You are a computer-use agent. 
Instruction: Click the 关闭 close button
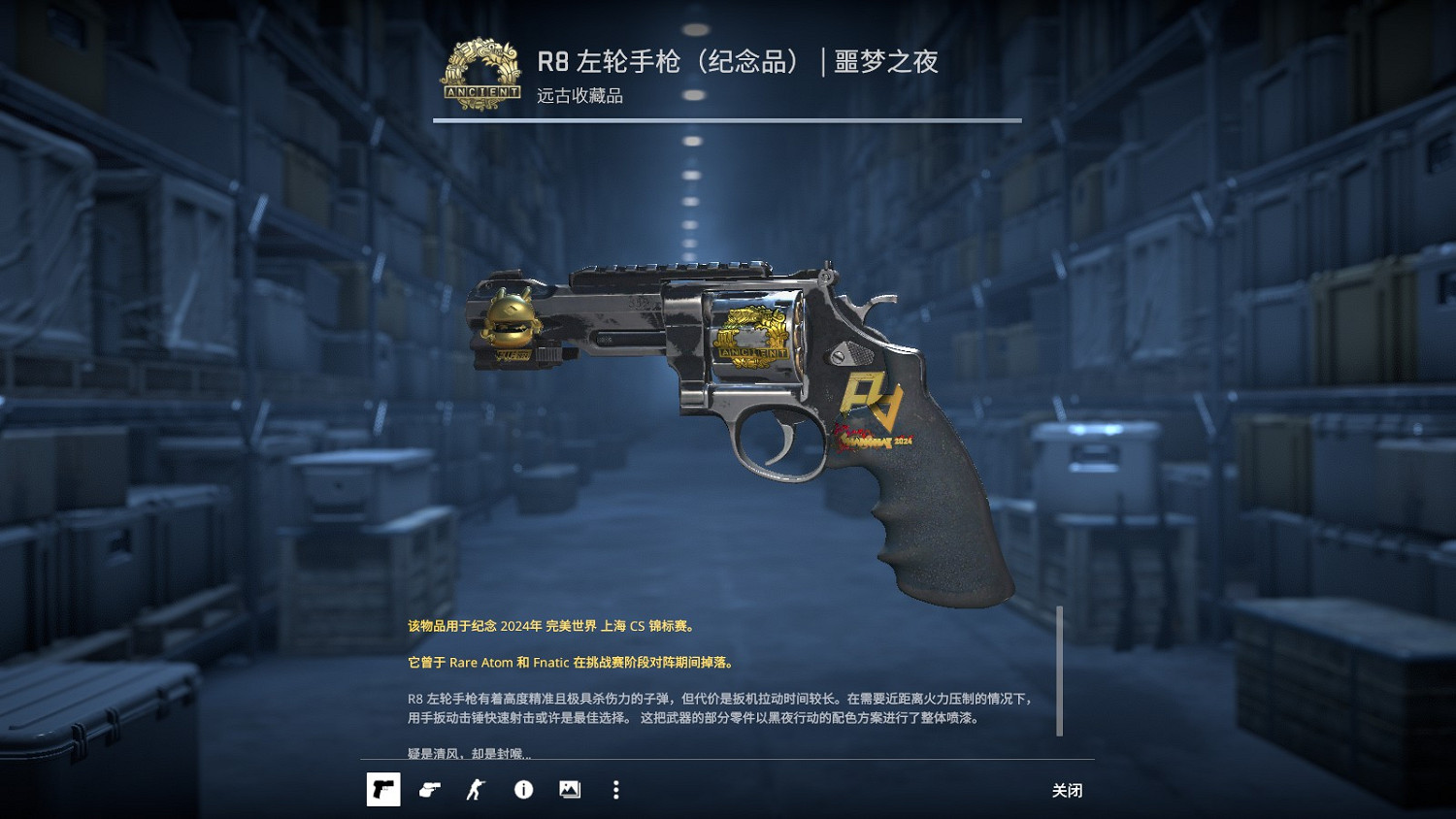(1067, 790)
